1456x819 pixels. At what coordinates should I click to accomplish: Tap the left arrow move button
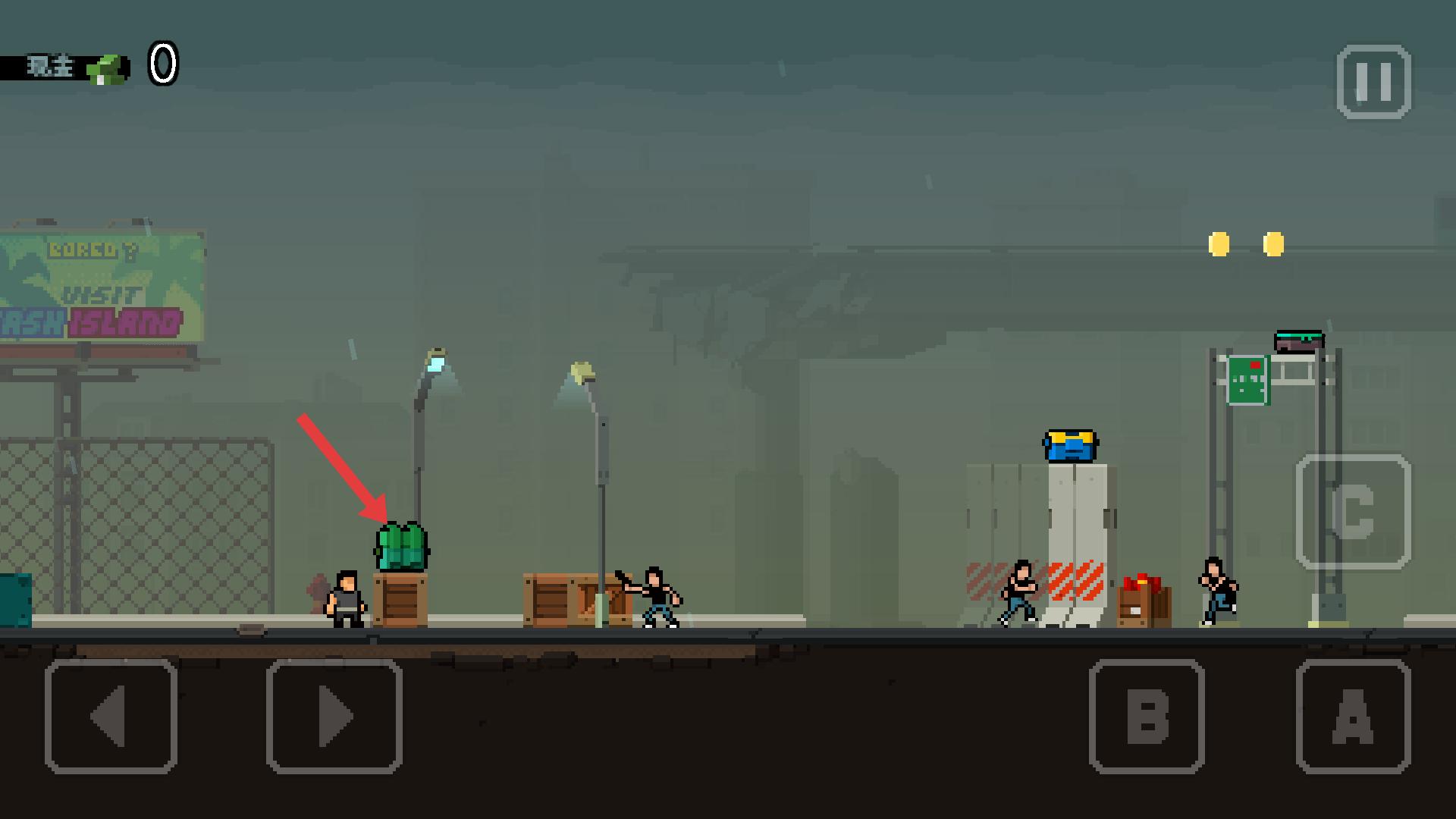[x=111, y=717]
